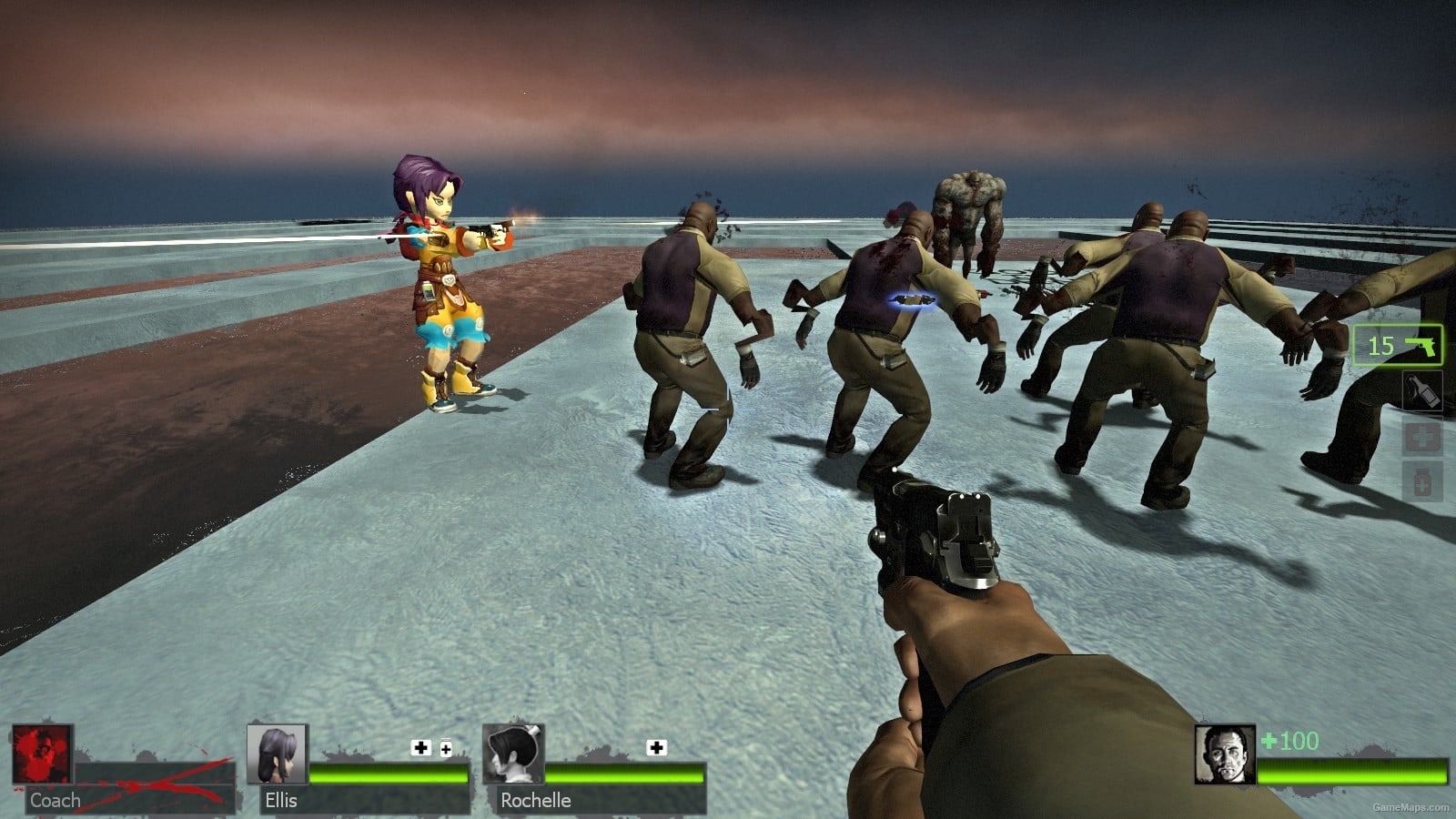This screenshot has height=819, width=1456.
Task: Click the Rochelle name label
Action: 535,801
